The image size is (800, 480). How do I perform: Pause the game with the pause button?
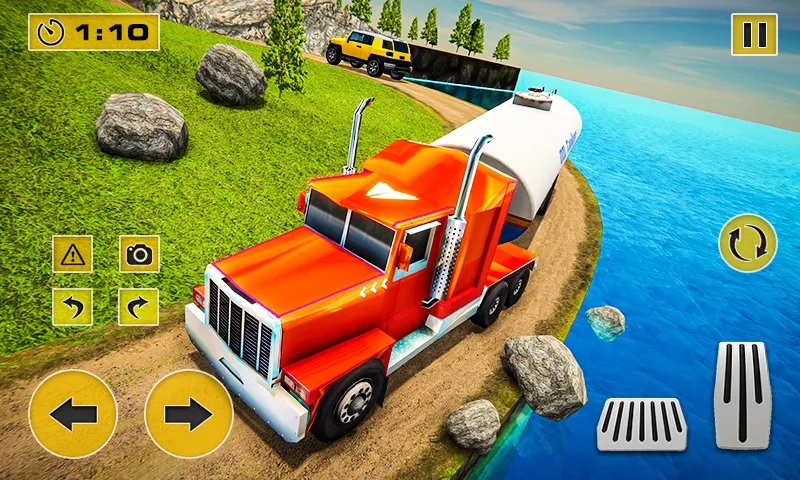coord(754,35)
